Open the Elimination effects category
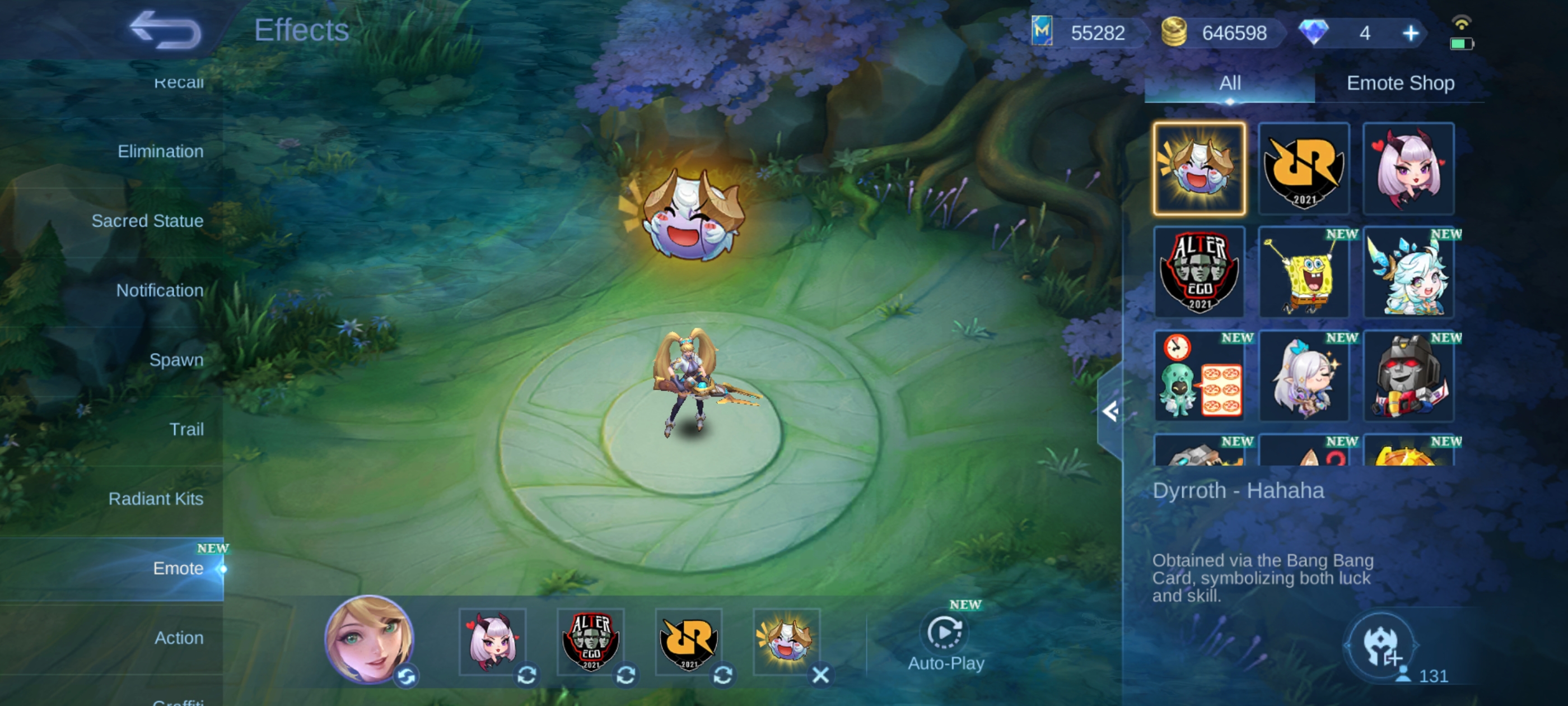Screen dimensions: 1568x706 [160, 151]
